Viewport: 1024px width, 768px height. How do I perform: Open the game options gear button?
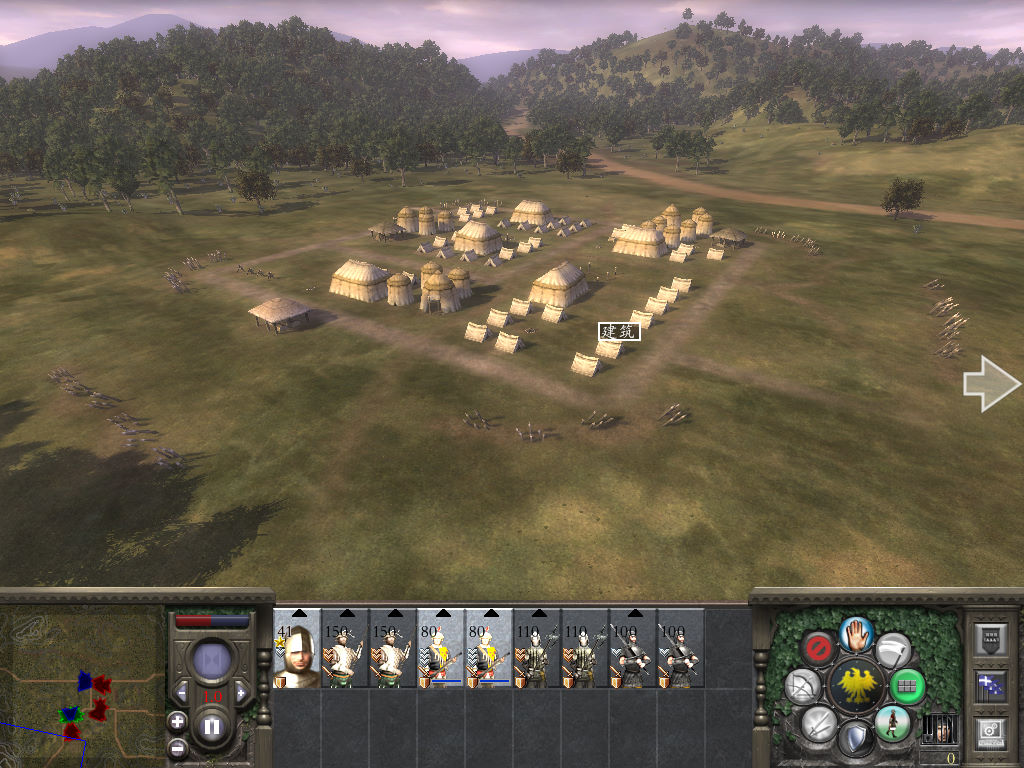click(x=990, y=731)
